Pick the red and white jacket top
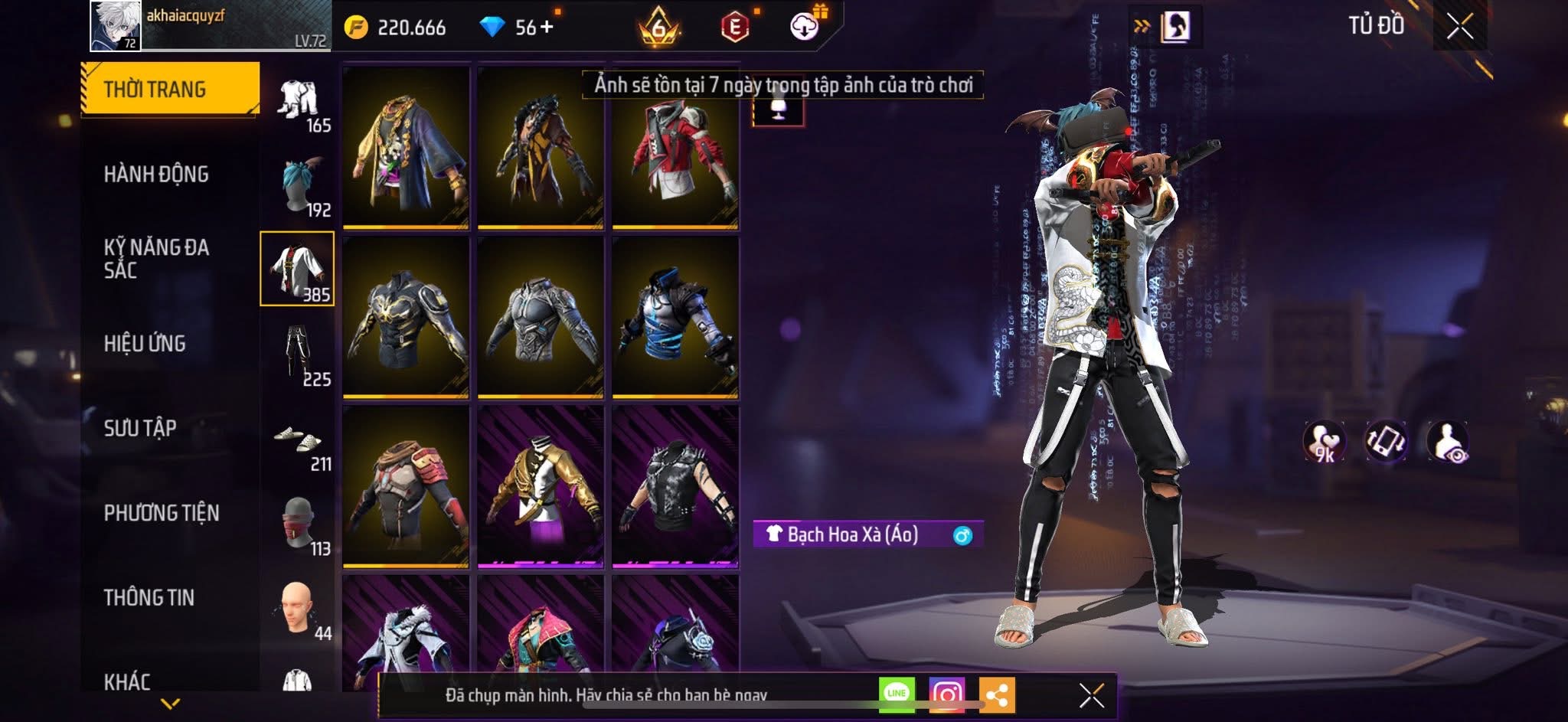Viewport: 1568px width, 722px height. (675, 148)
